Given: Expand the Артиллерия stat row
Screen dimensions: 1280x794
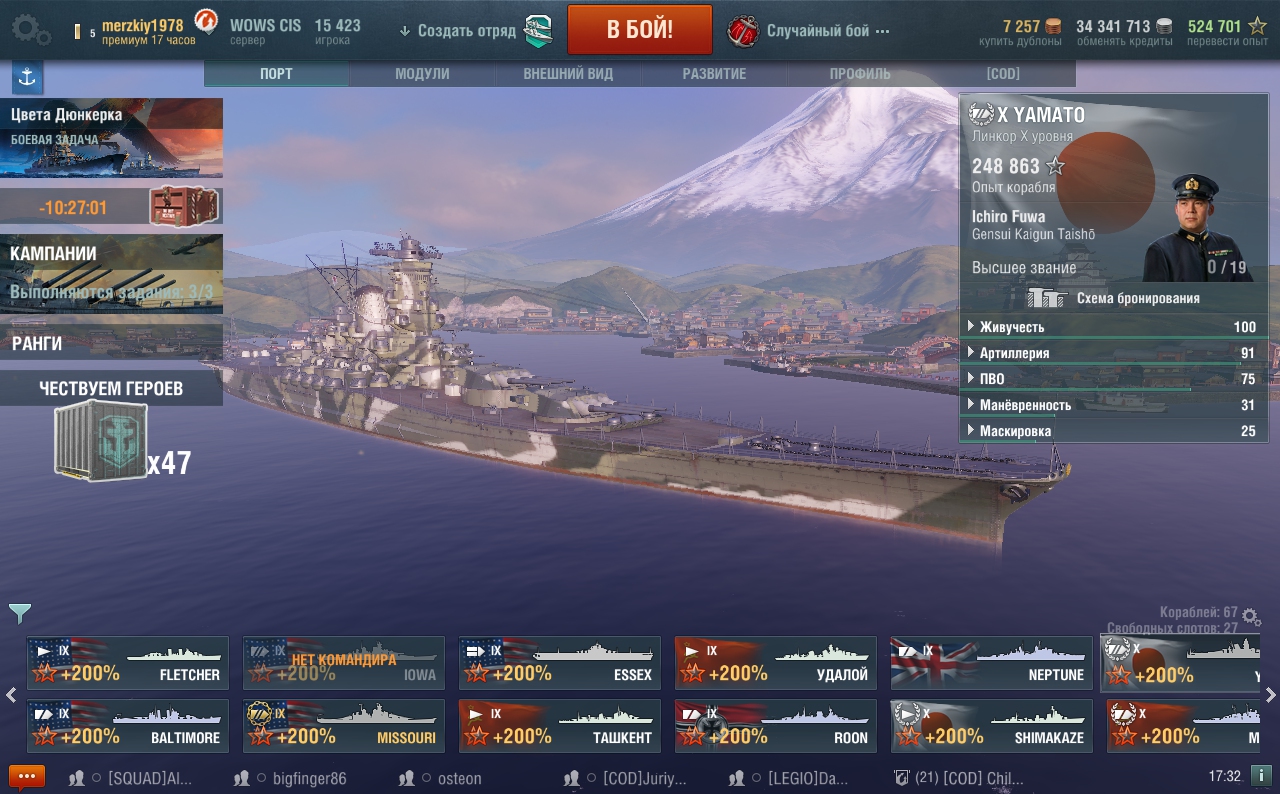Looking at the screenshot, I should click(1112, 353).
